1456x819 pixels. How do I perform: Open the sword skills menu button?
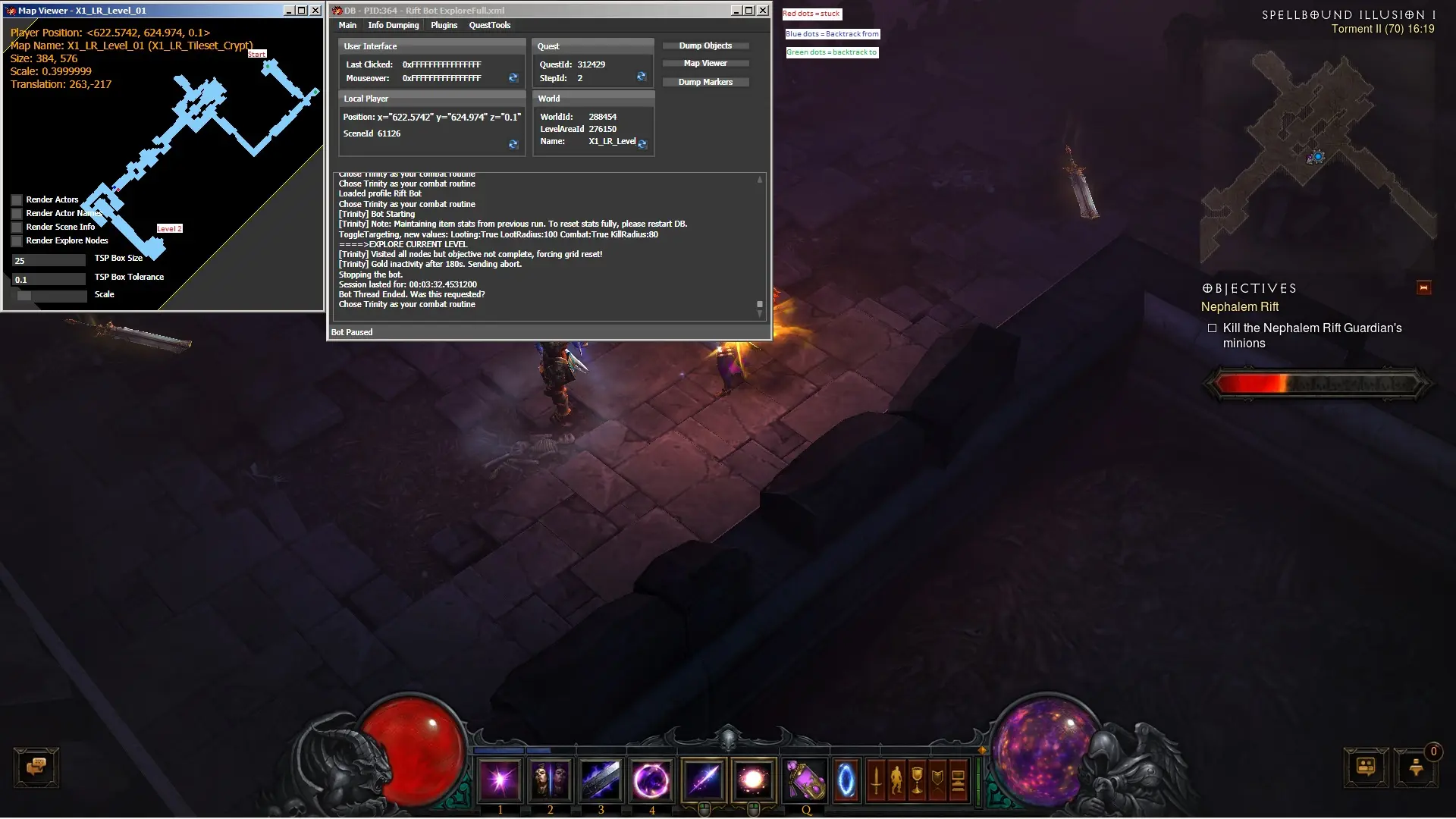click(876, 780)
